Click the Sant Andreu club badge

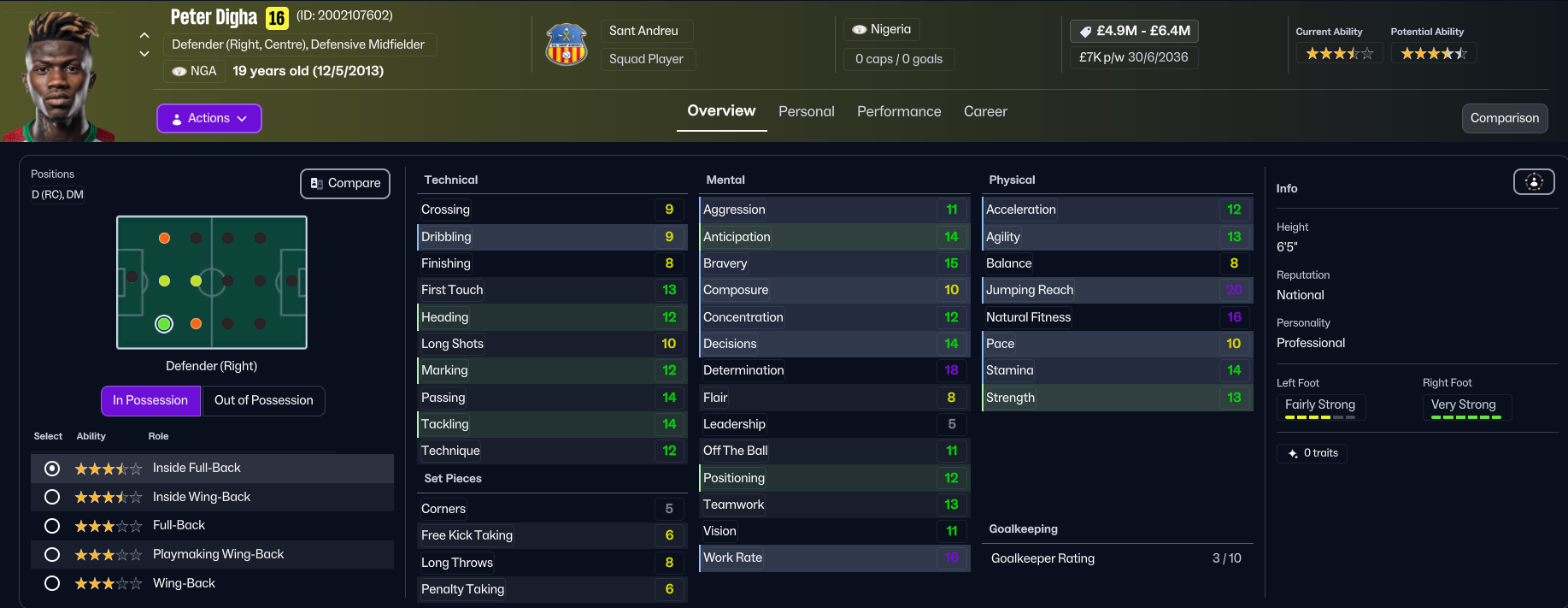pyautogui.click(x=567, y=45)
